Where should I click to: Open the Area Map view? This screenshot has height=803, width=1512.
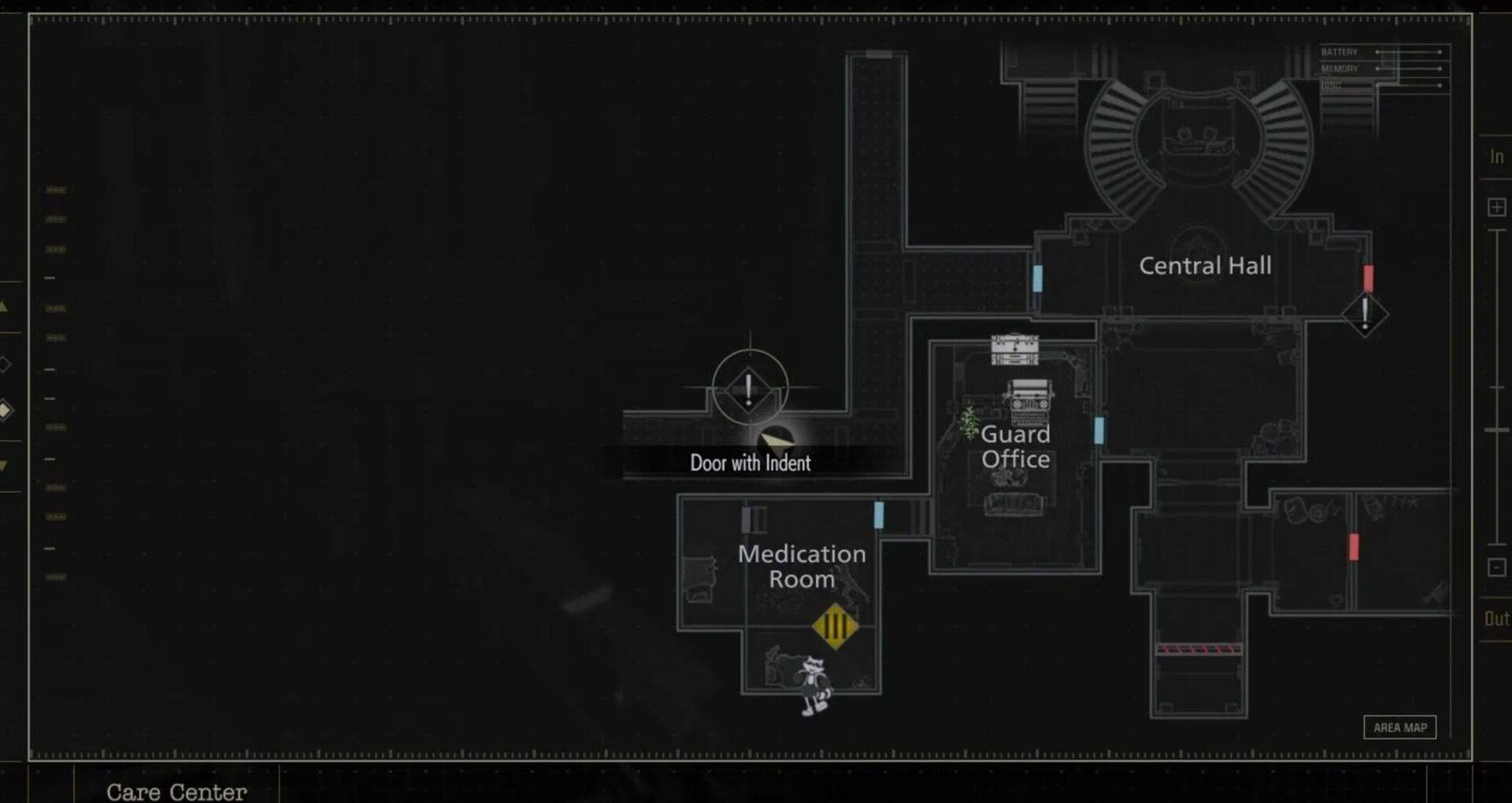1399,727
